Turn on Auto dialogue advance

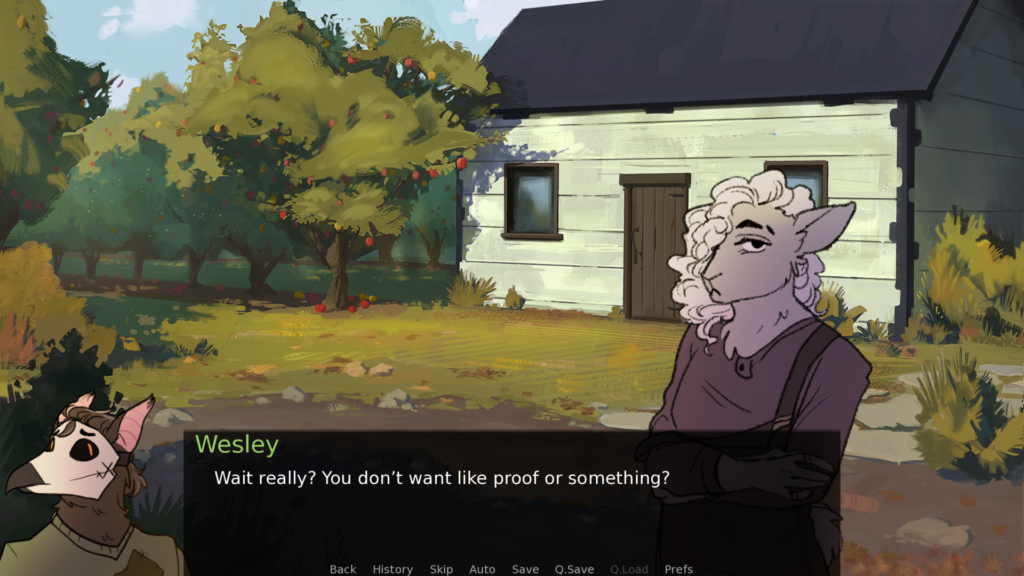[482, 569]
